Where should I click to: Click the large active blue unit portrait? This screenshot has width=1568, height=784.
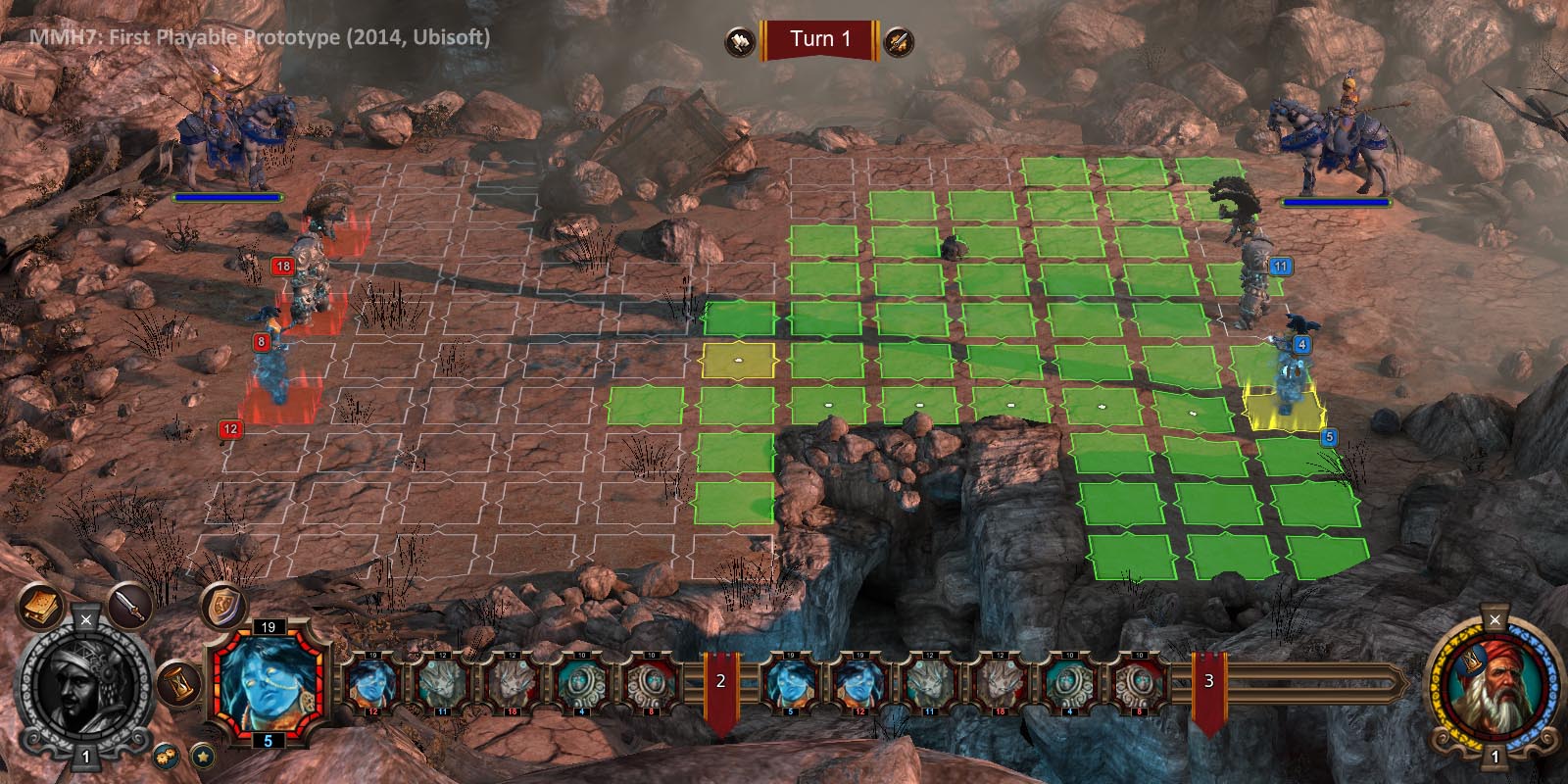(x=269, y=681)
